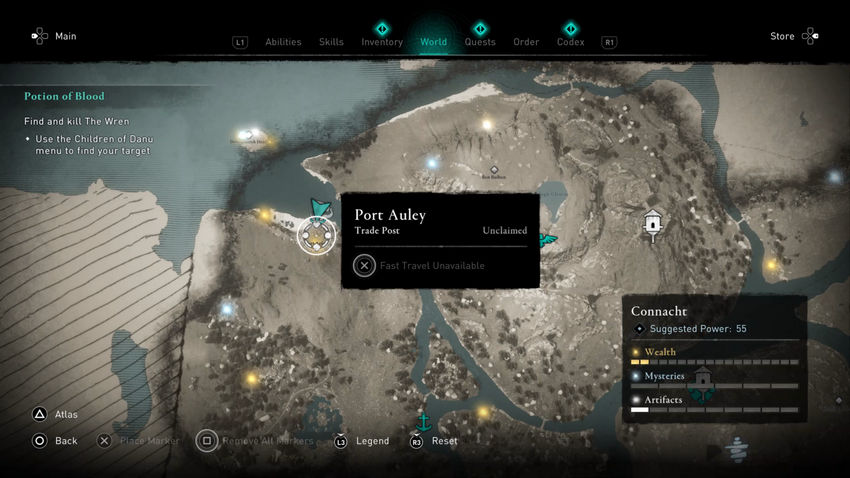Switch to the Order tab
Screen dimensions: 850x478
point(526,42)
